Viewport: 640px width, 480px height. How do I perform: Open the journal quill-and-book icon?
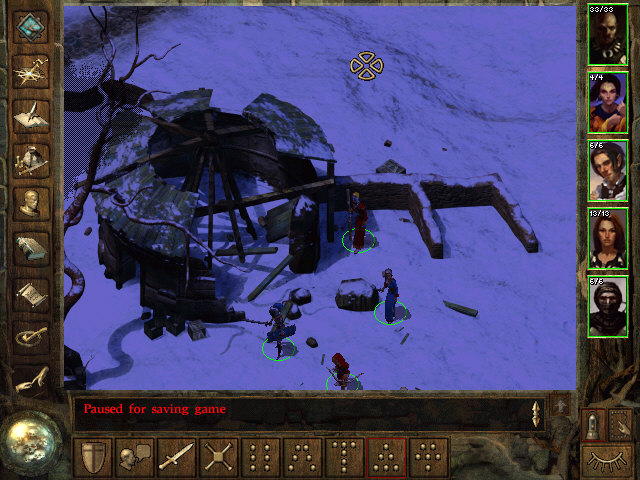click(x=32, y=113)
